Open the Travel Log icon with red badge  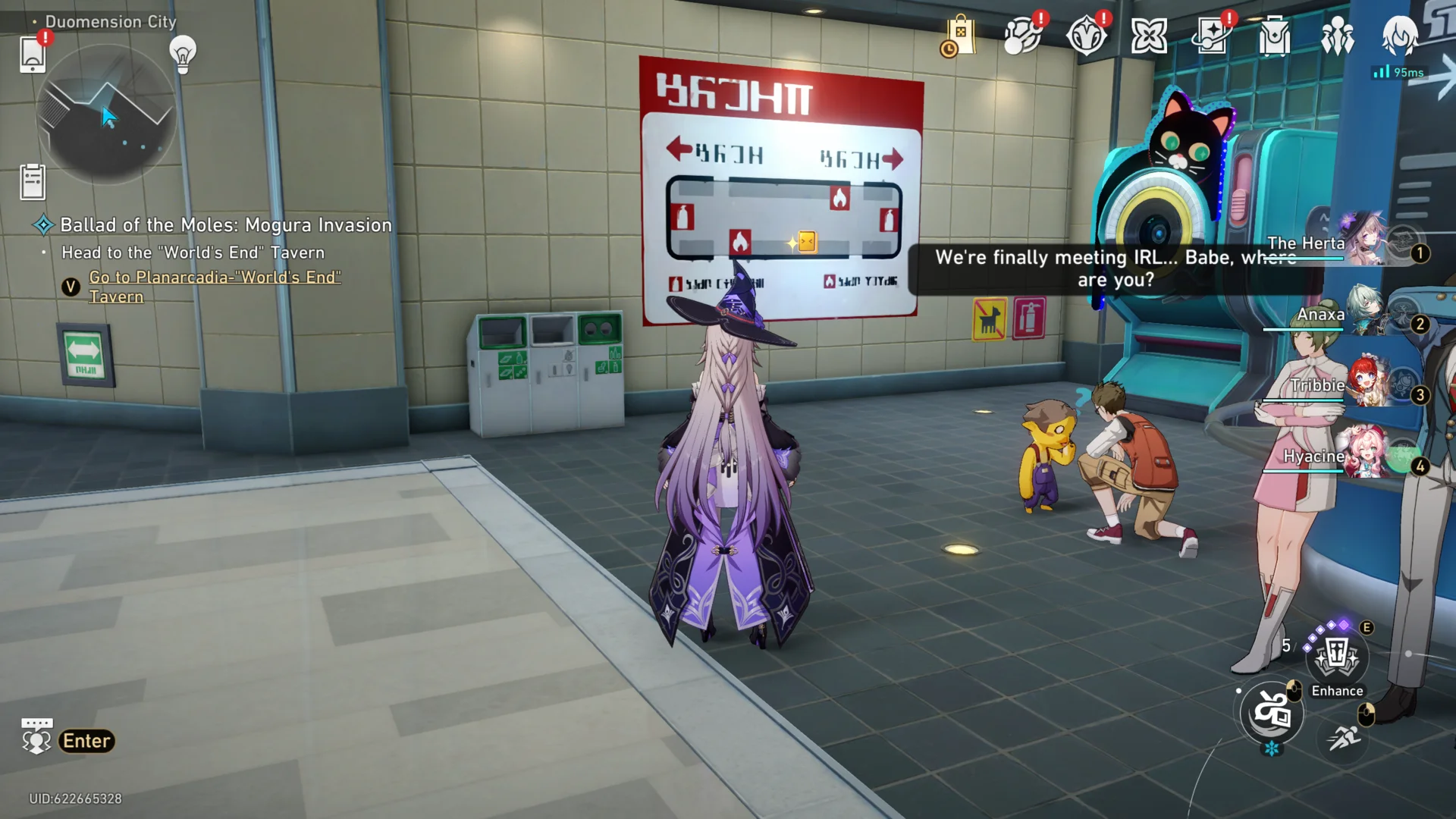1214,34
